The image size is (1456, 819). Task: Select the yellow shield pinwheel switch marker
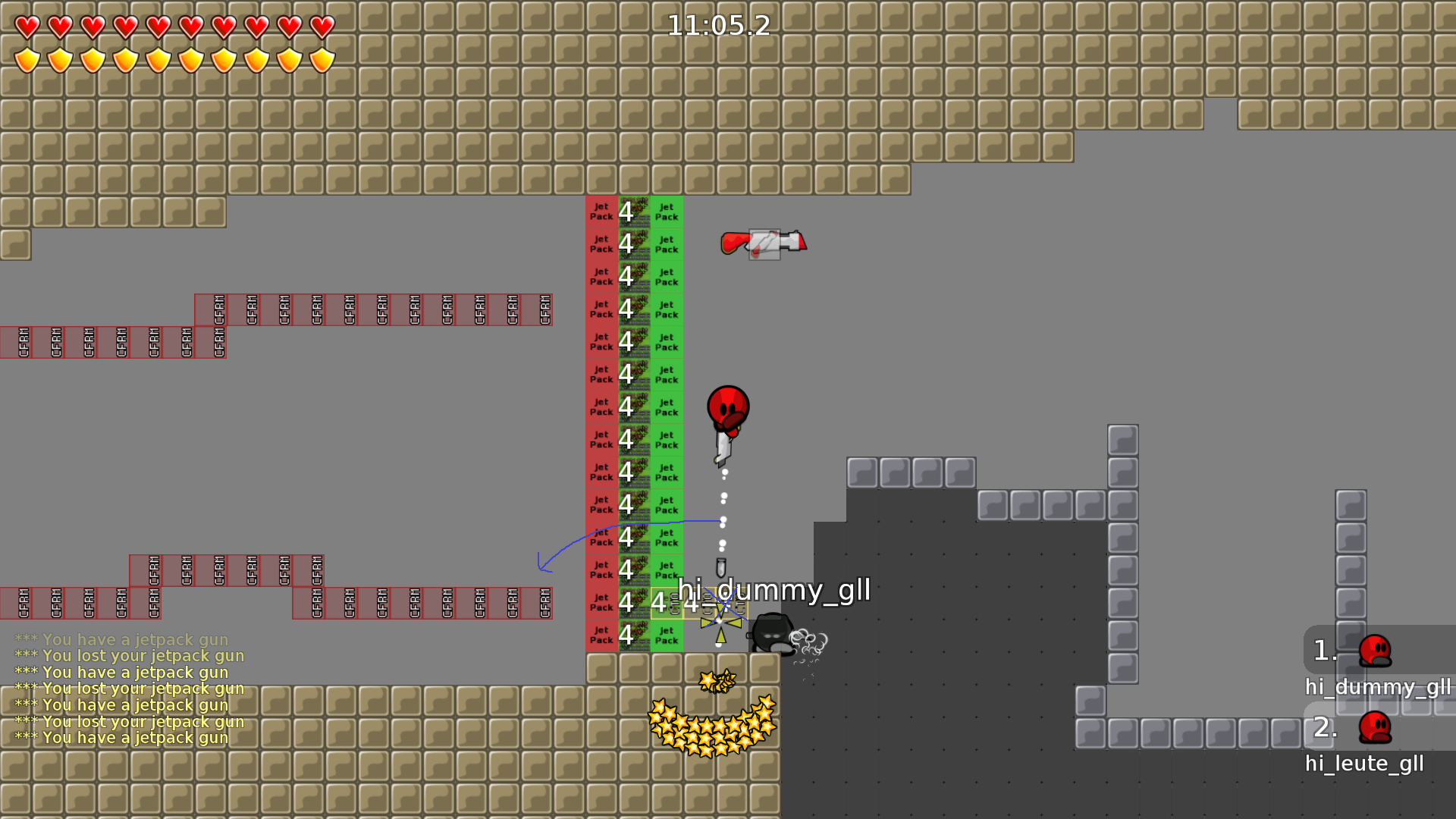[719, 622]
